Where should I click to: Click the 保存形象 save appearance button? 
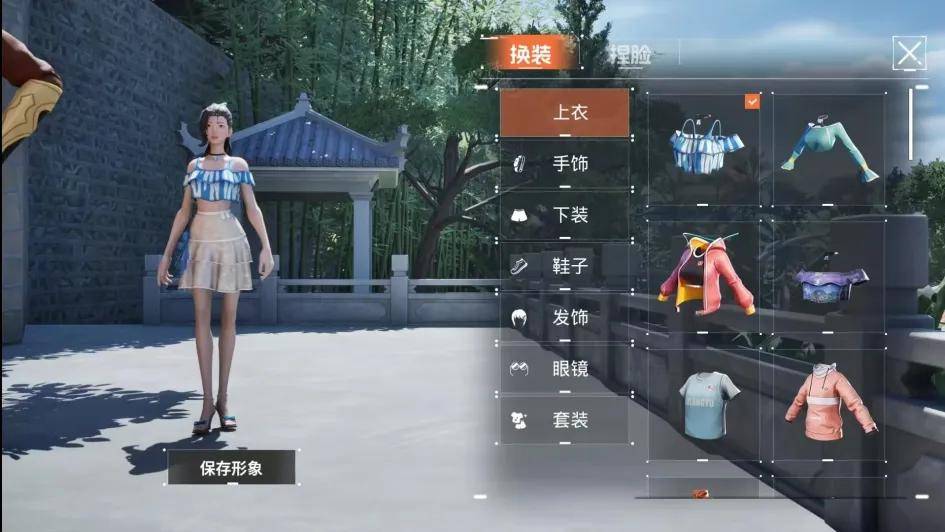click(x=231, y=467)
